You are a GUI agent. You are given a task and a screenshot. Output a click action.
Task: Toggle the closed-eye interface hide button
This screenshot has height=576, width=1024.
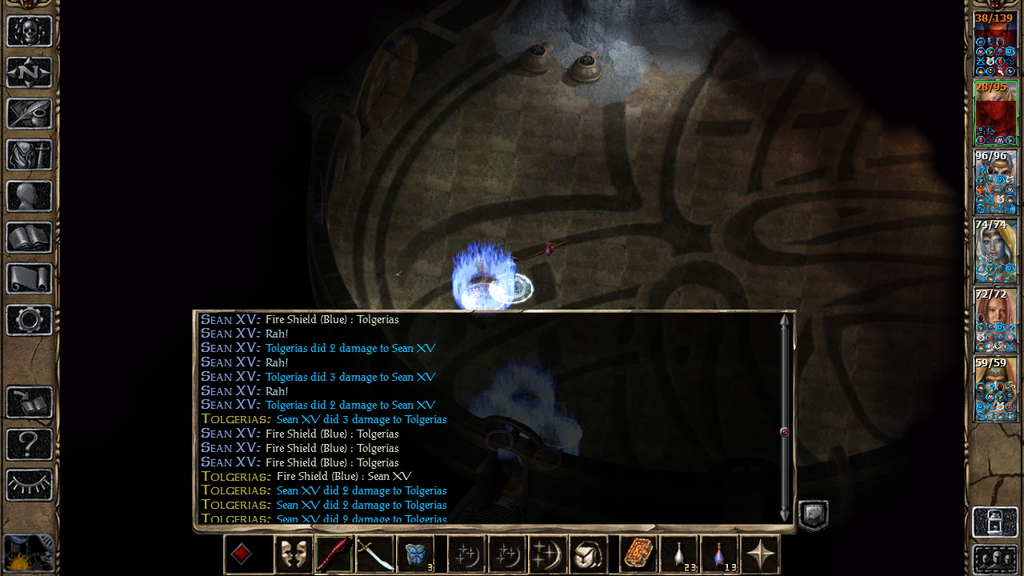tap(29, 484)
